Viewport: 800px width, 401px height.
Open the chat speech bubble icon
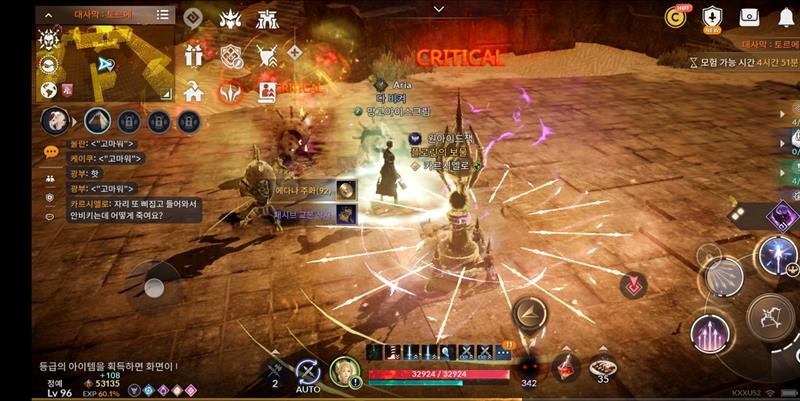coord(51,152)
